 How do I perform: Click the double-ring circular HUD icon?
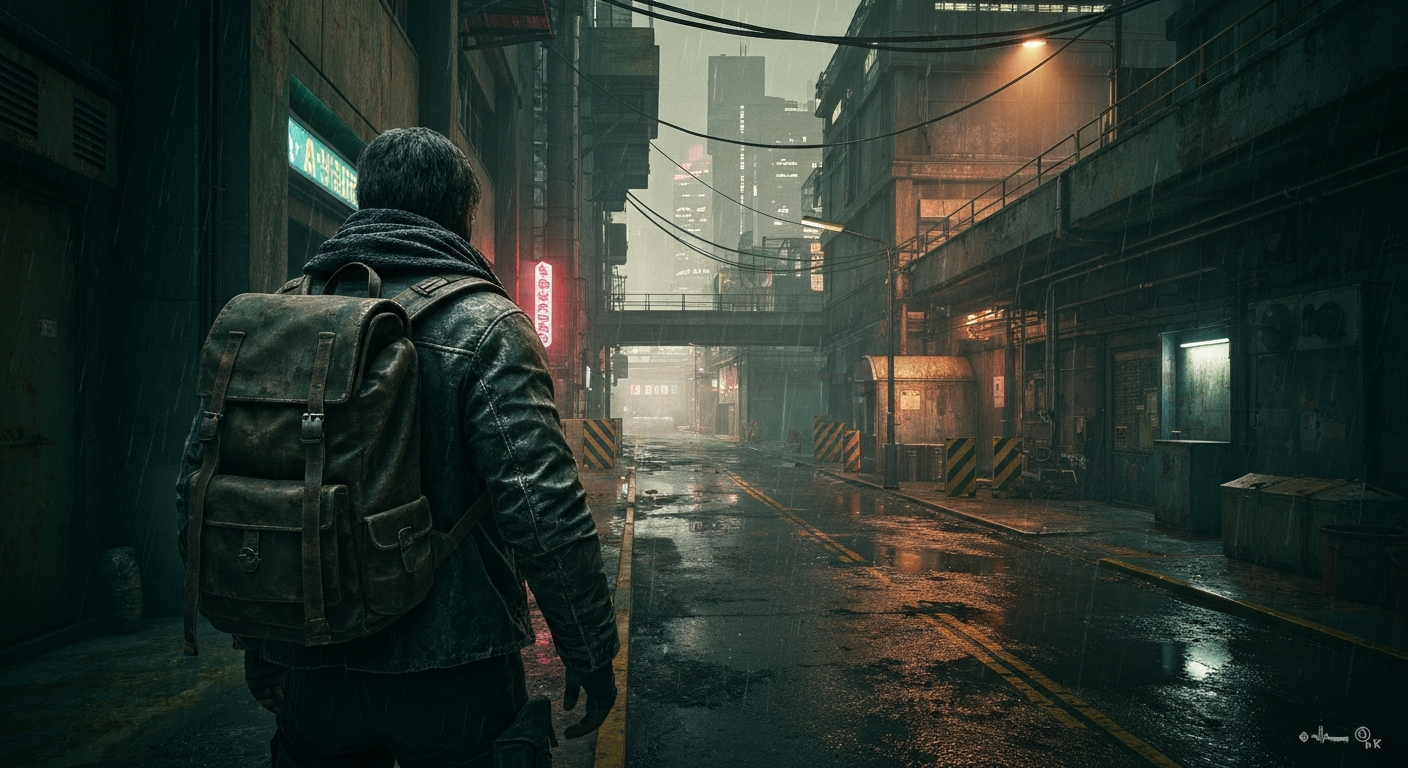1362,734
